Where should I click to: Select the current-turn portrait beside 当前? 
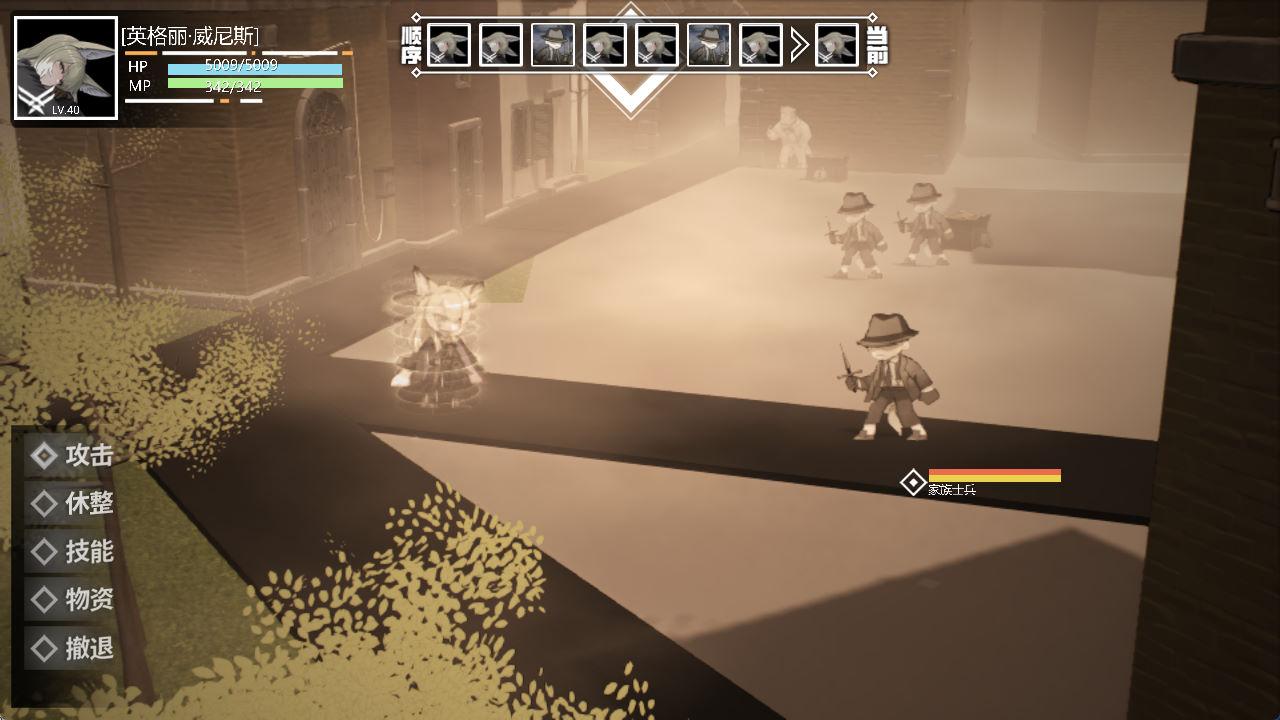pos(837,45)
